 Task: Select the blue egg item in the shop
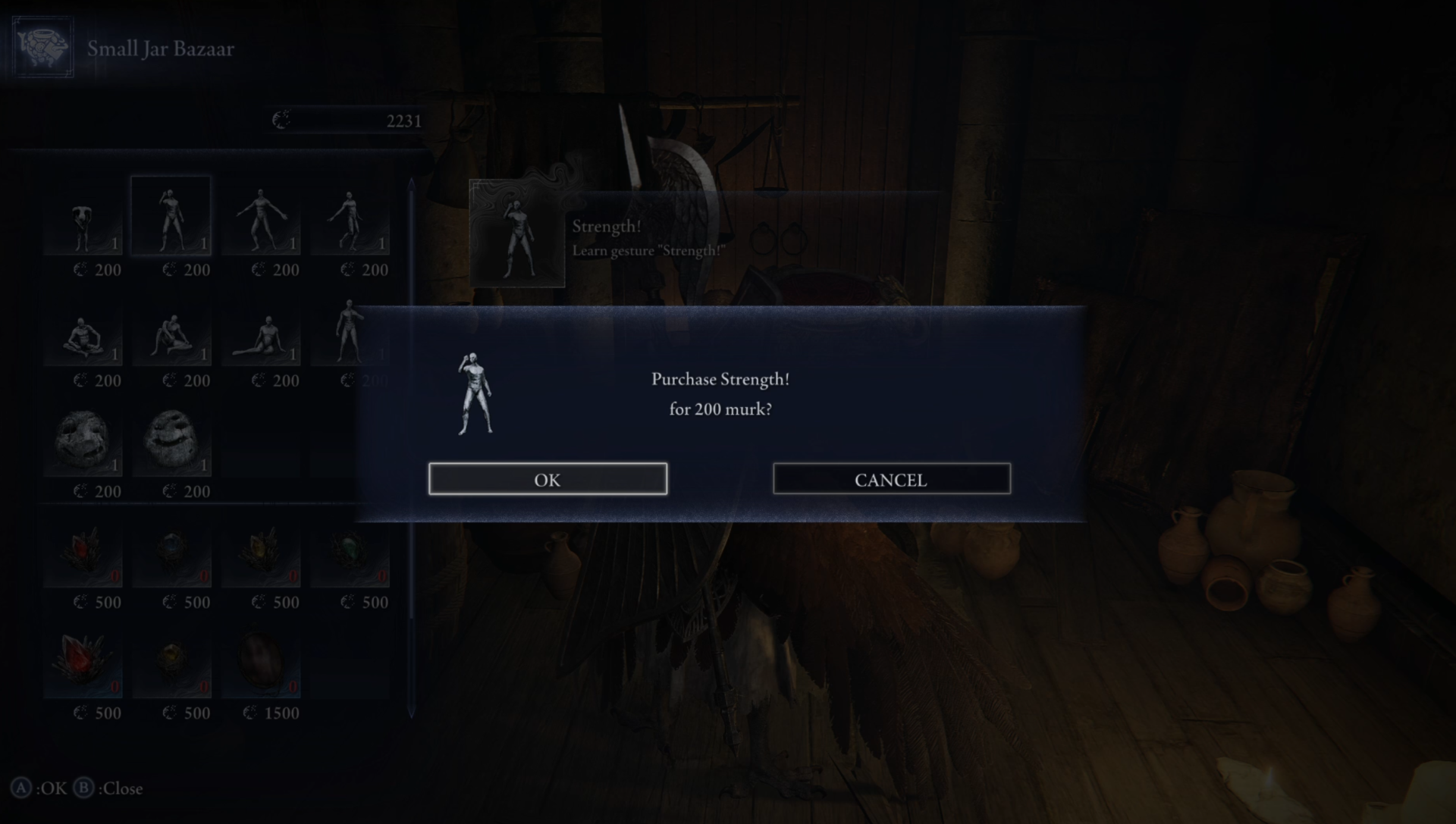(x=171, y=552)
